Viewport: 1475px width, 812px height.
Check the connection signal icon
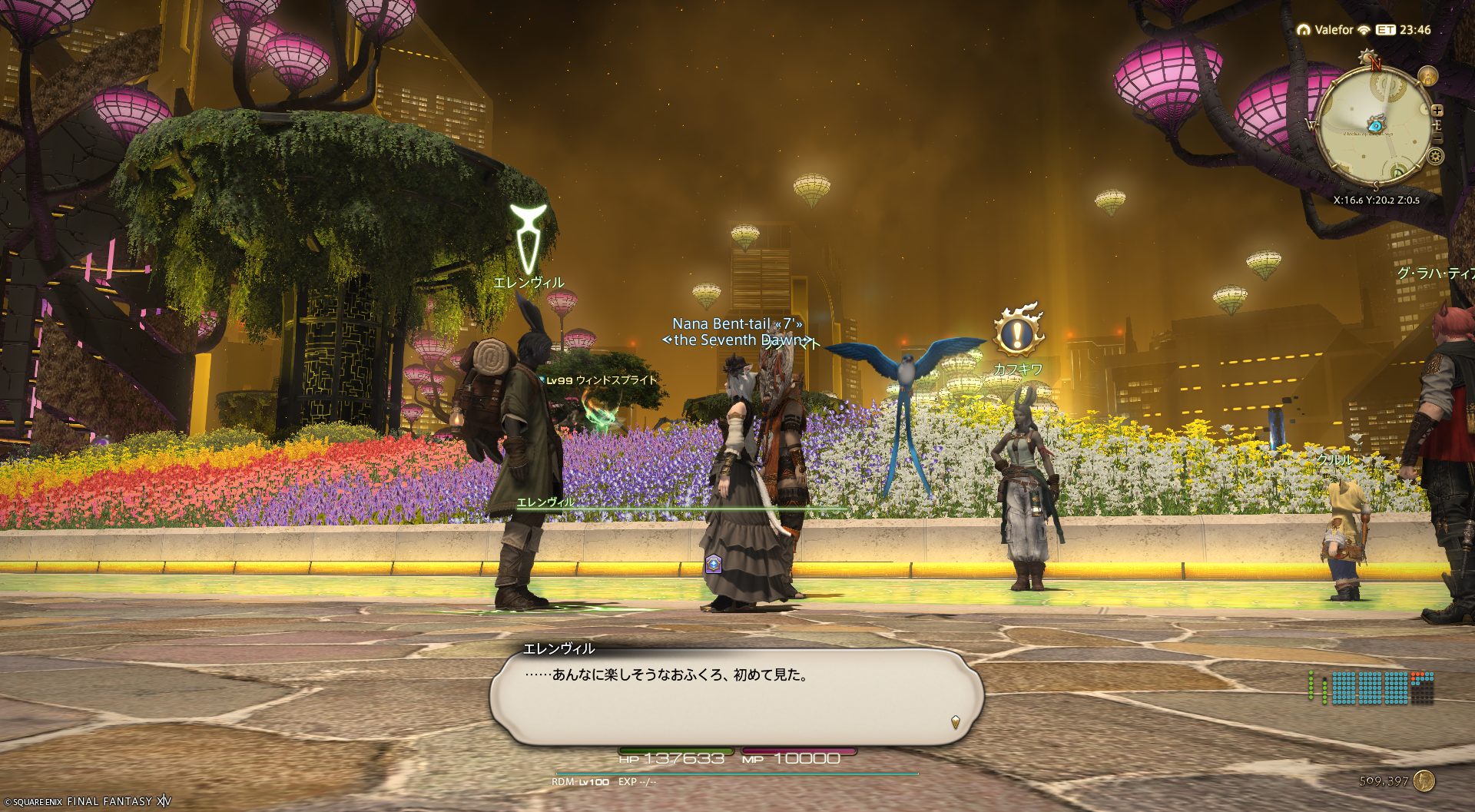click(x=1364, y=30)
